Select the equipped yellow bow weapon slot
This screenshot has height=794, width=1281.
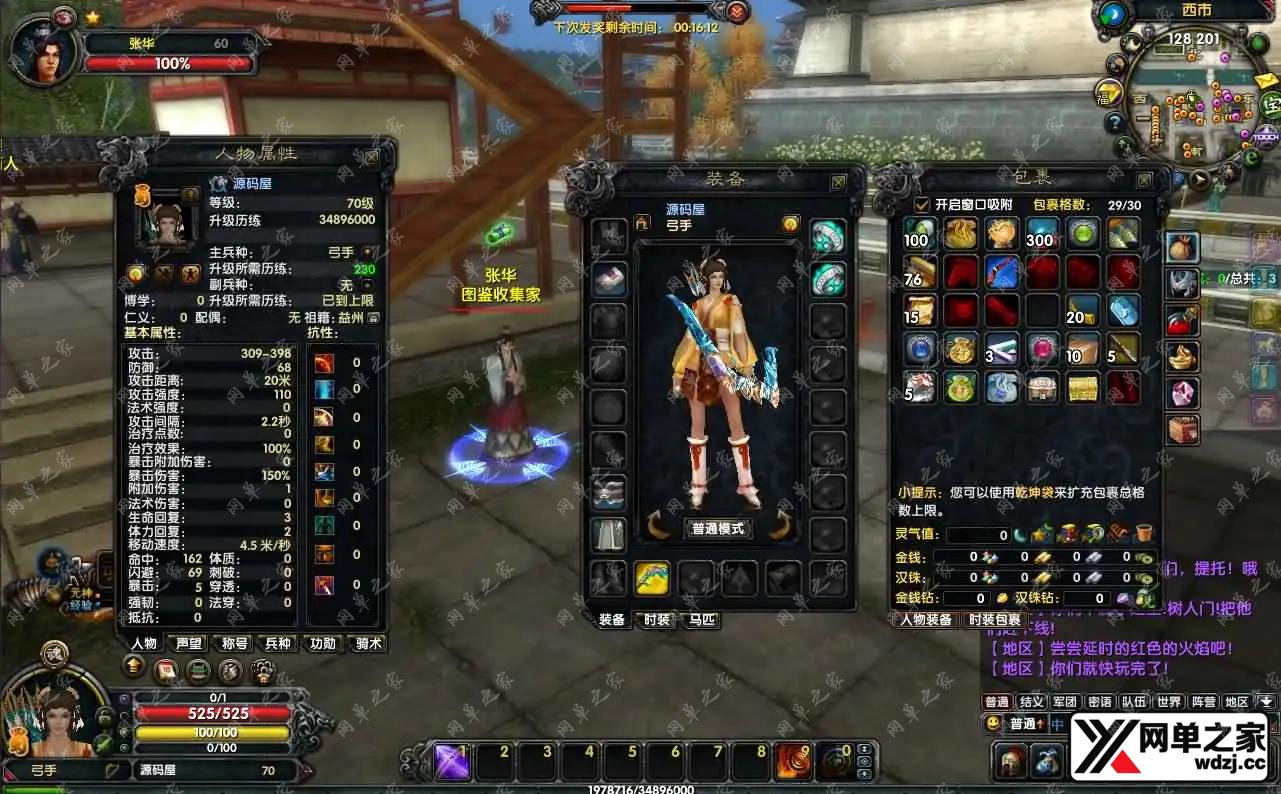pos(652,577)
